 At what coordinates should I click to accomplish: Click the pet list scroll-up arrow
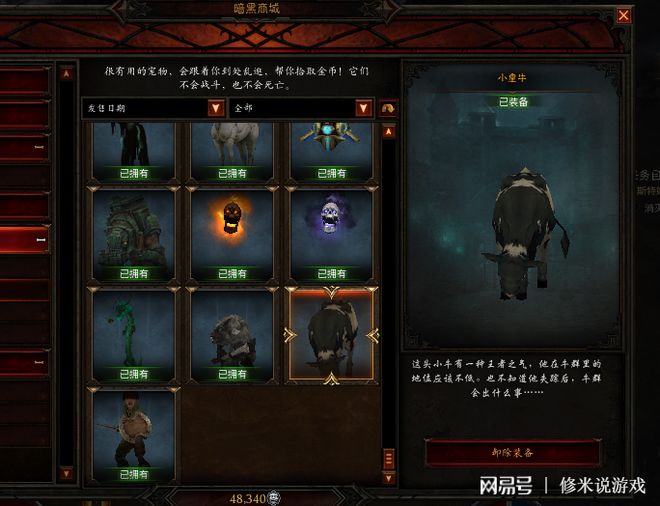(390, 130)
